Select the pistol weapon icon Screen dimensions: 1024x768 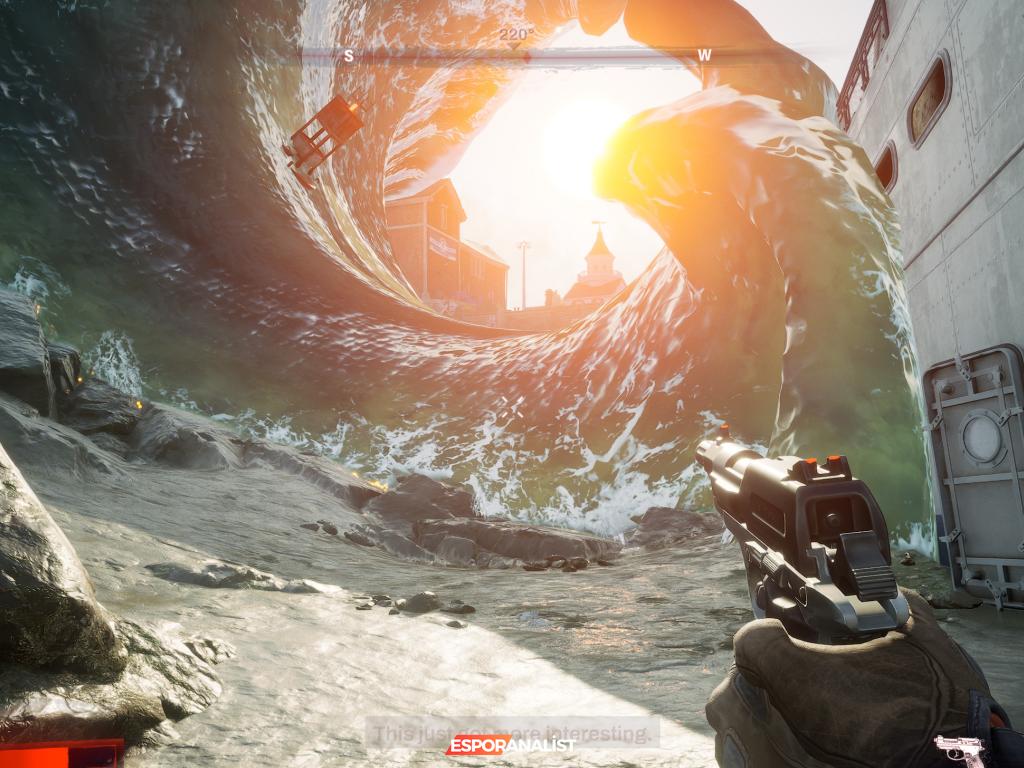[958, 748]
